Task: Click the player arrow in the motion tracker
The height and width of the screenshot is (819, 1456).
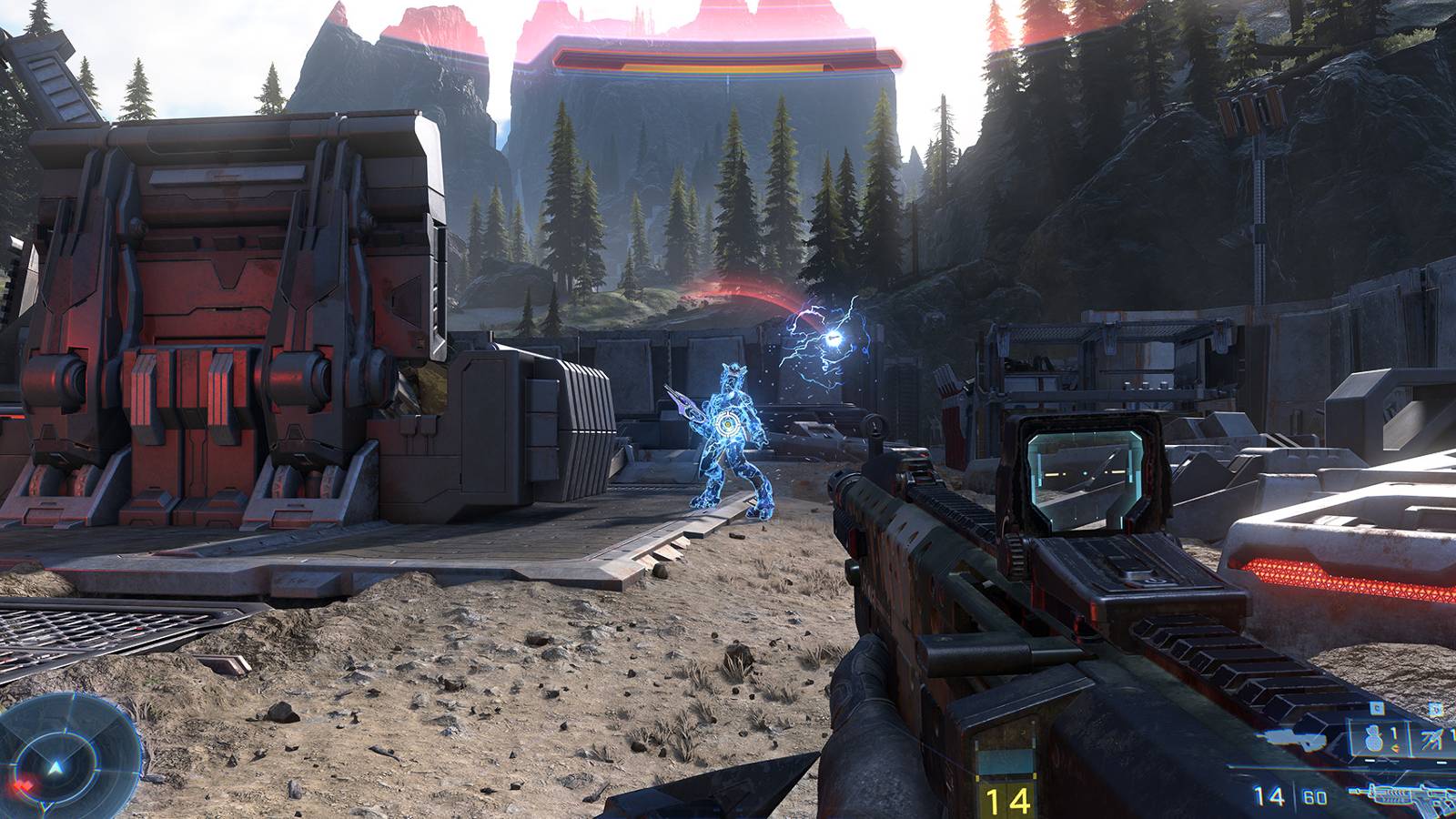Action: (x=56, y=767)
